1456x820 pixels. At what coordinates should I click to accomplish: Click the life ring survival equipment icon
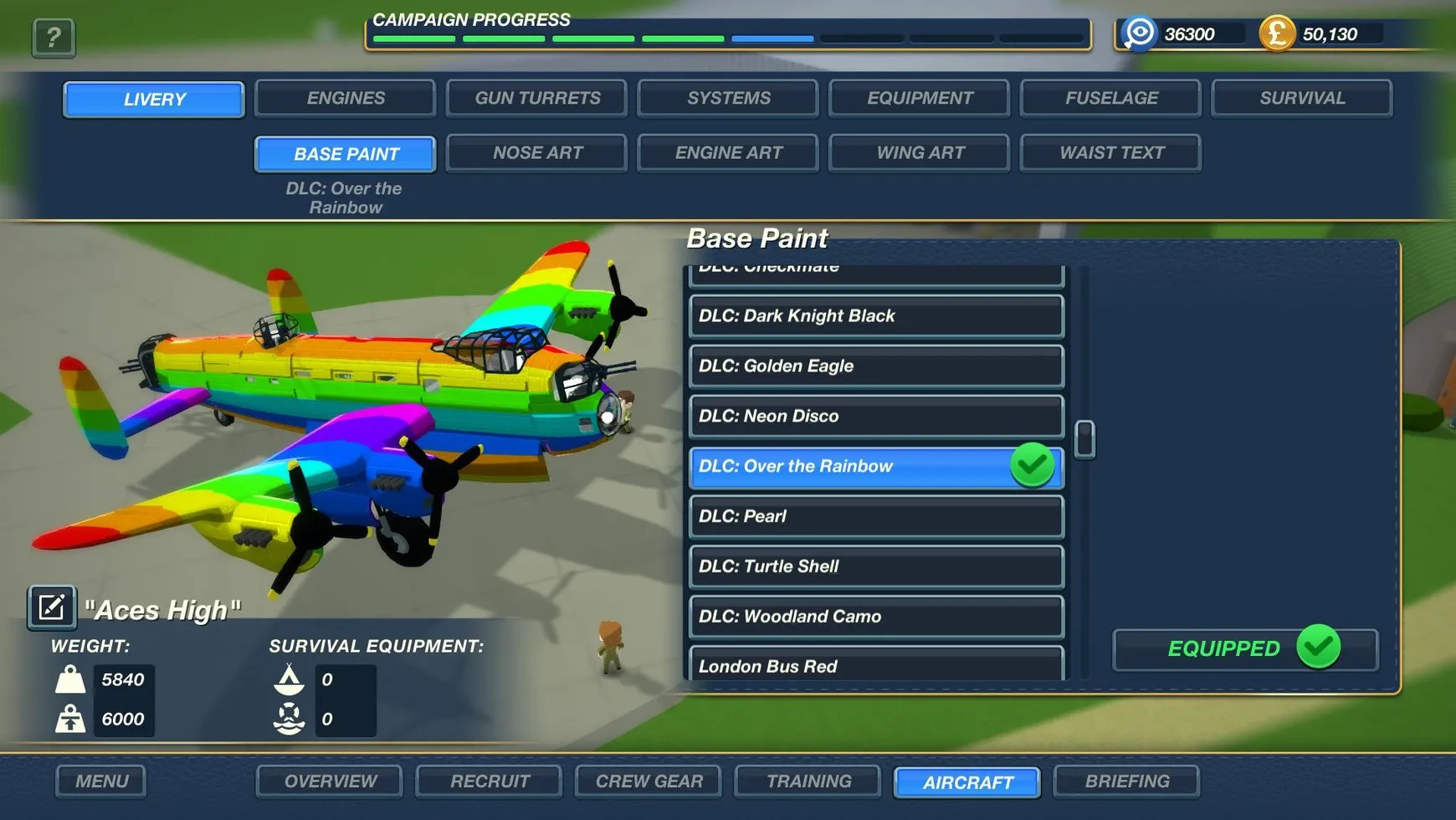(289, 718)
